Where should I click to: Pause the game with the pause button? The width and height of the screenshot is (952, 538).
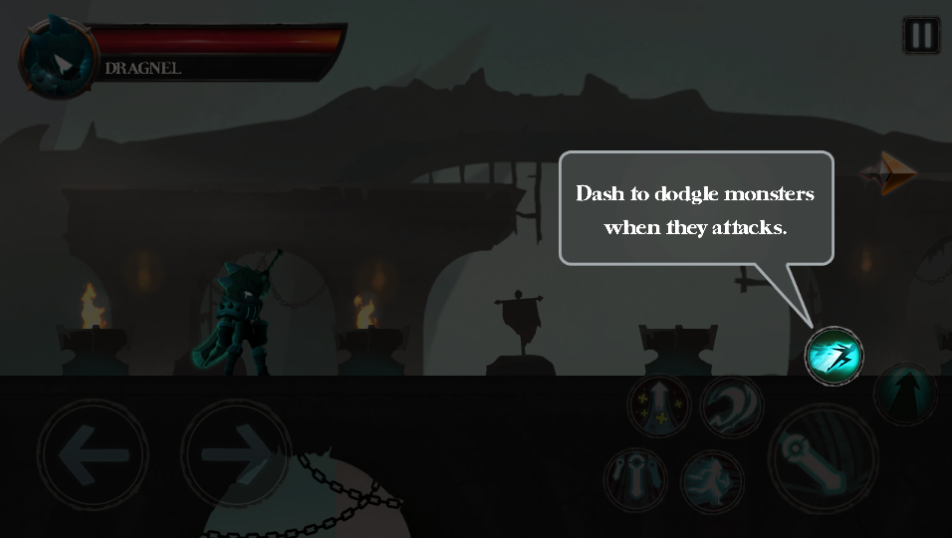921,36
